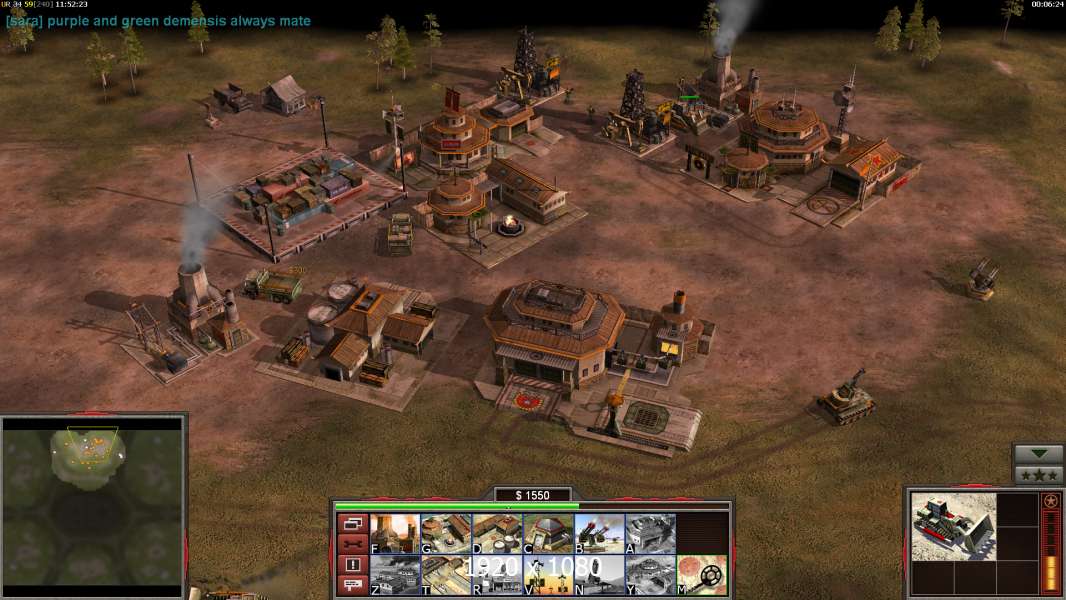Select the Nuclear Reactor build icon marked F

tap(395, 533)
